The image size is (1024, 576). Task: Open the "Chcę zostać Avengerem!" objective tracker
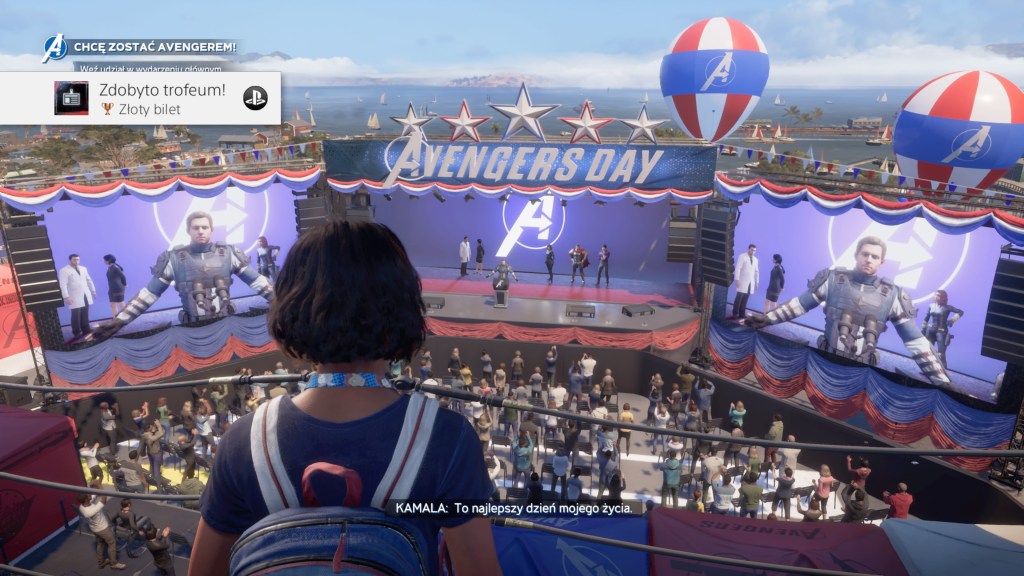[x=153, y=46]
